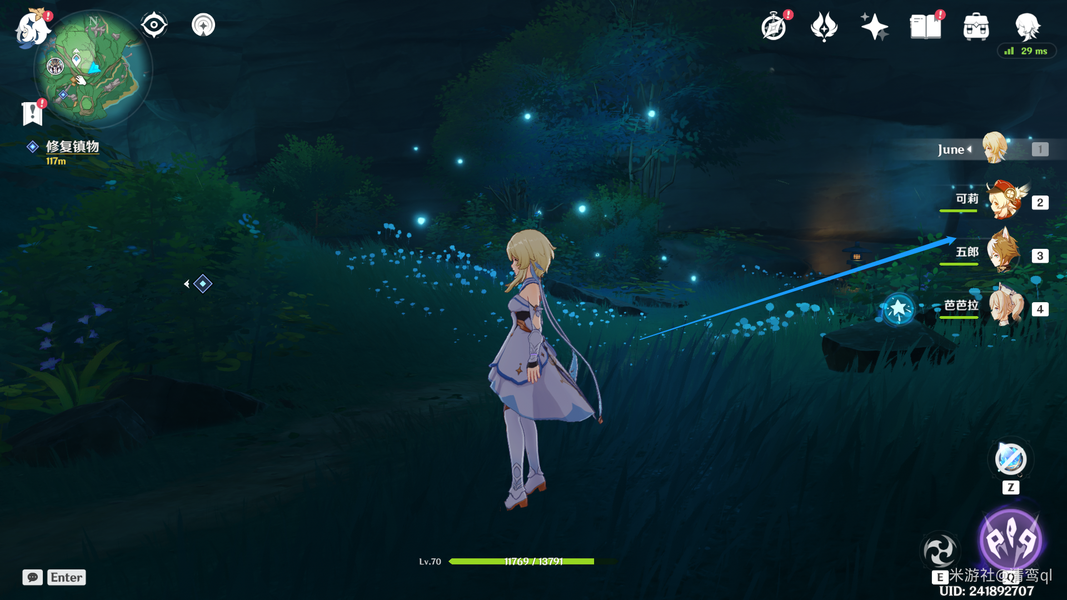Toggle the elemental sight eye icon
The width and height of the screenshot is (1067, 600).
[154, 25]
